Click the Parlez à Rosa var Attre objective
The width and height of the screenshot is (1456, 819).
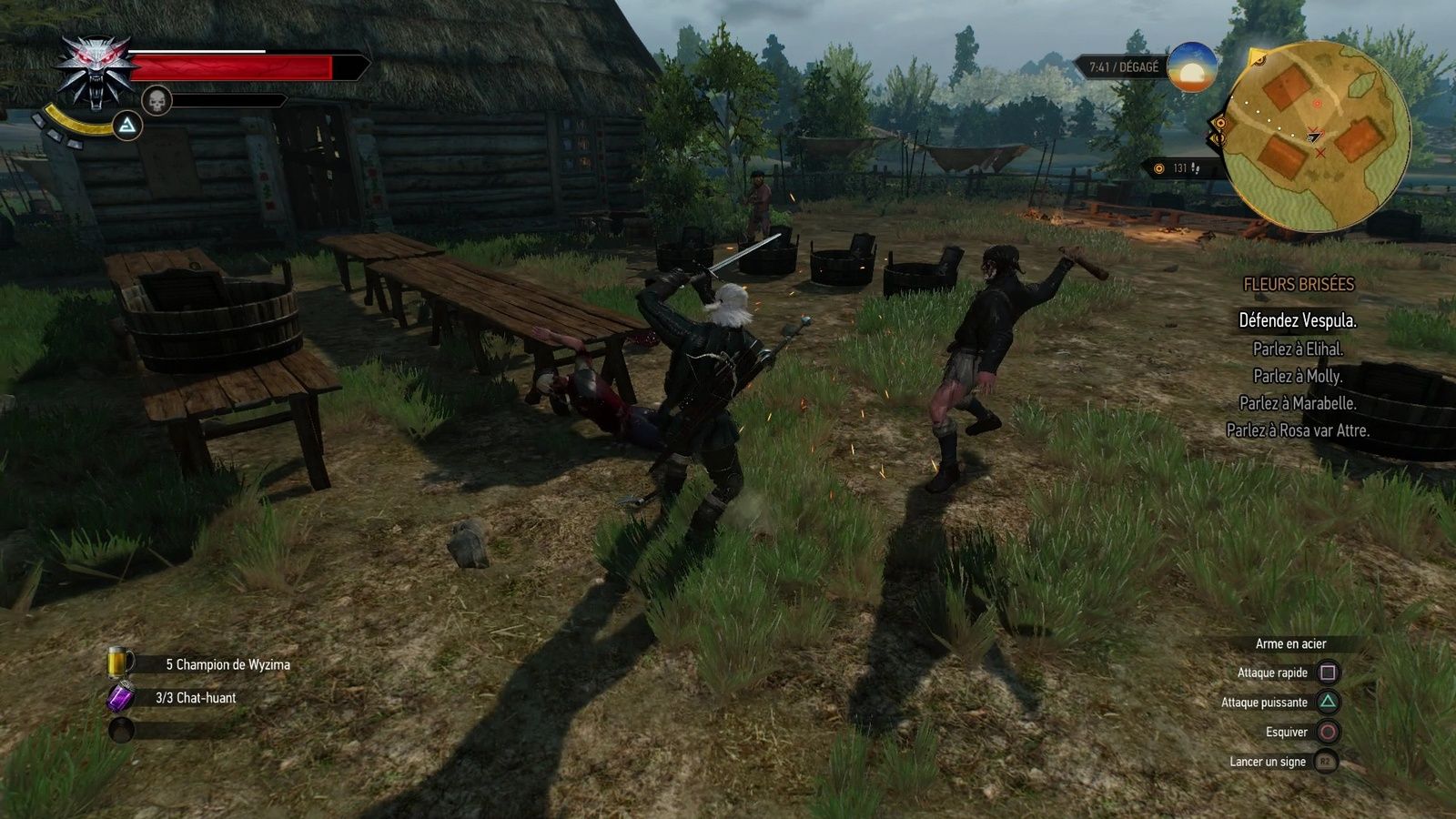(1298, 430)
